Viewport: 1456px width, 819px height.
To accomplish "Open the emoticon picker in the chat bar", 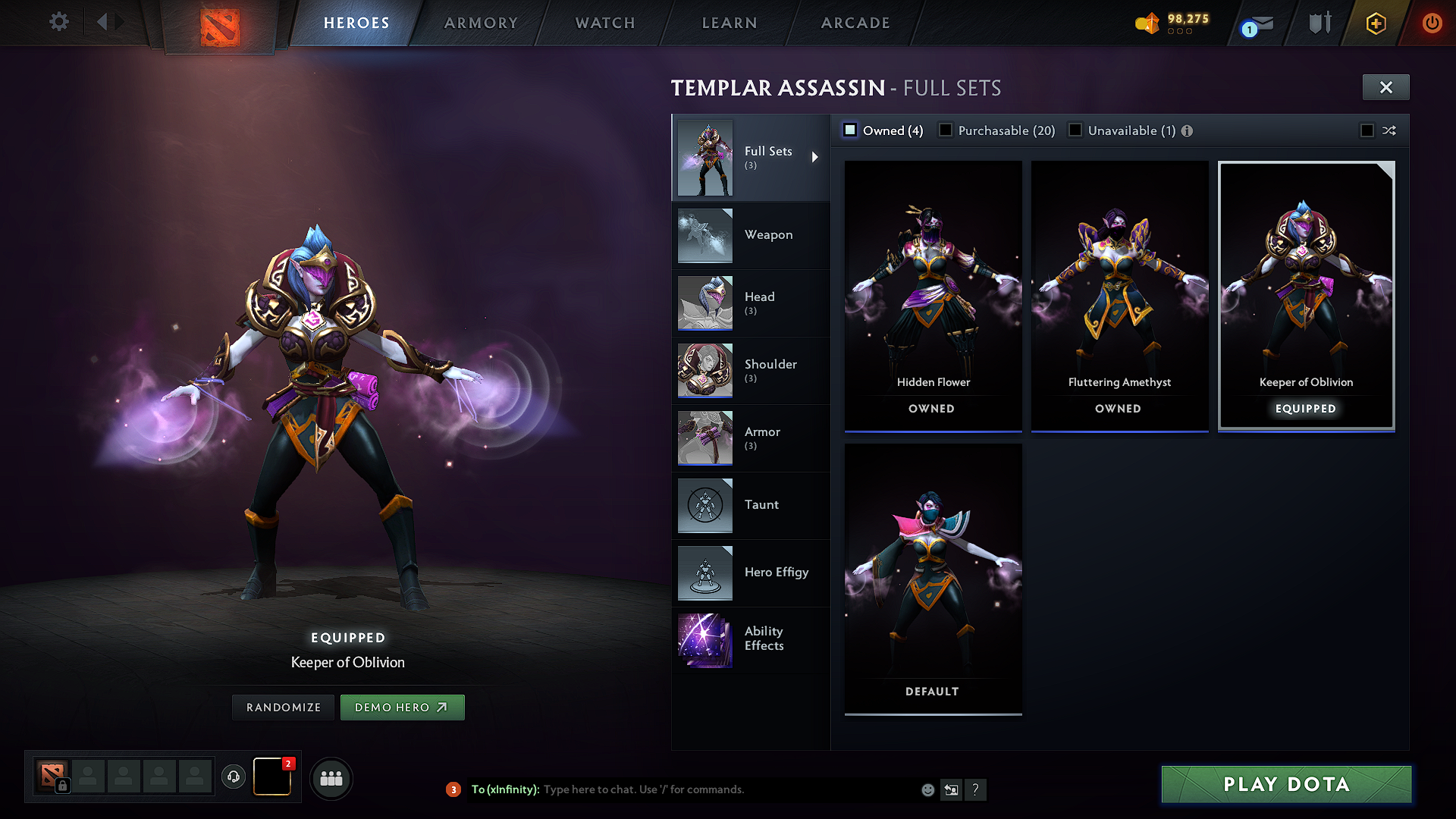I will coord(928,789).
